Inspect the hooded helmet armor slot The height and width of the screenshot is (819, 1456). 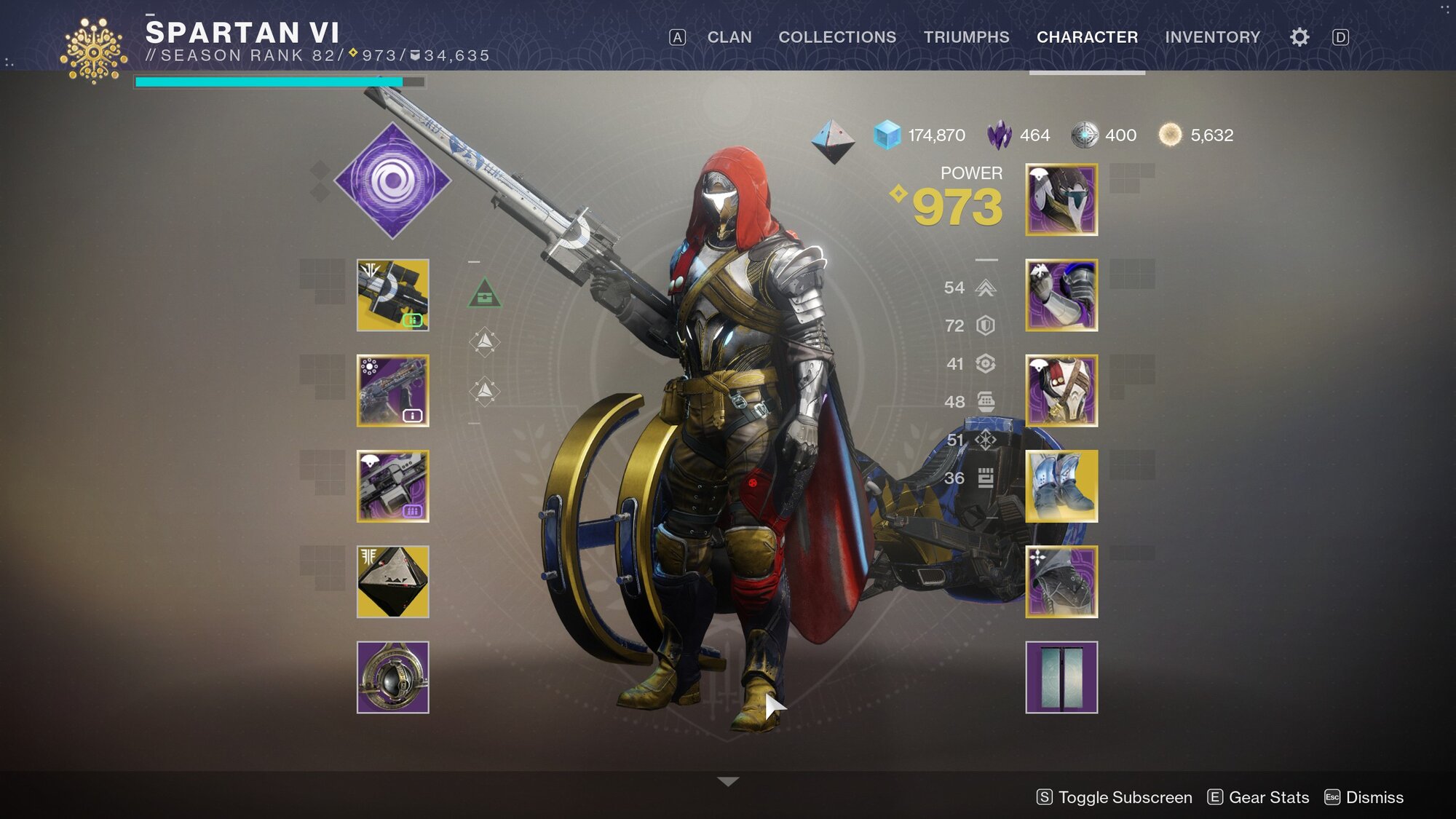(x=1061, y=199)
